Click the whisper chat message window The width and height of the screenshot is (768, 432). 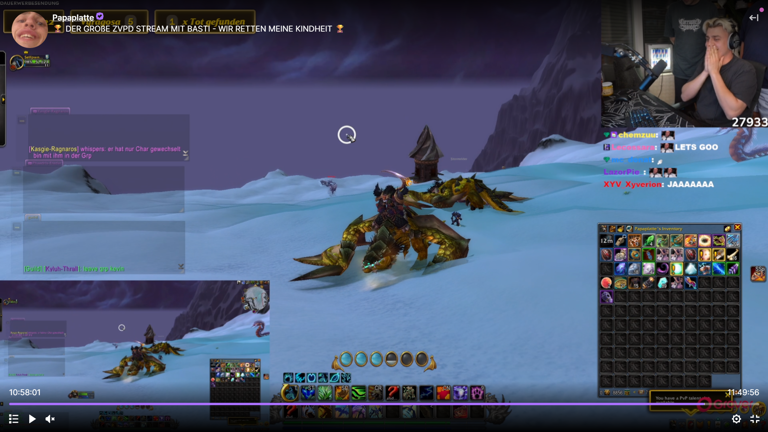click(106, 152)
